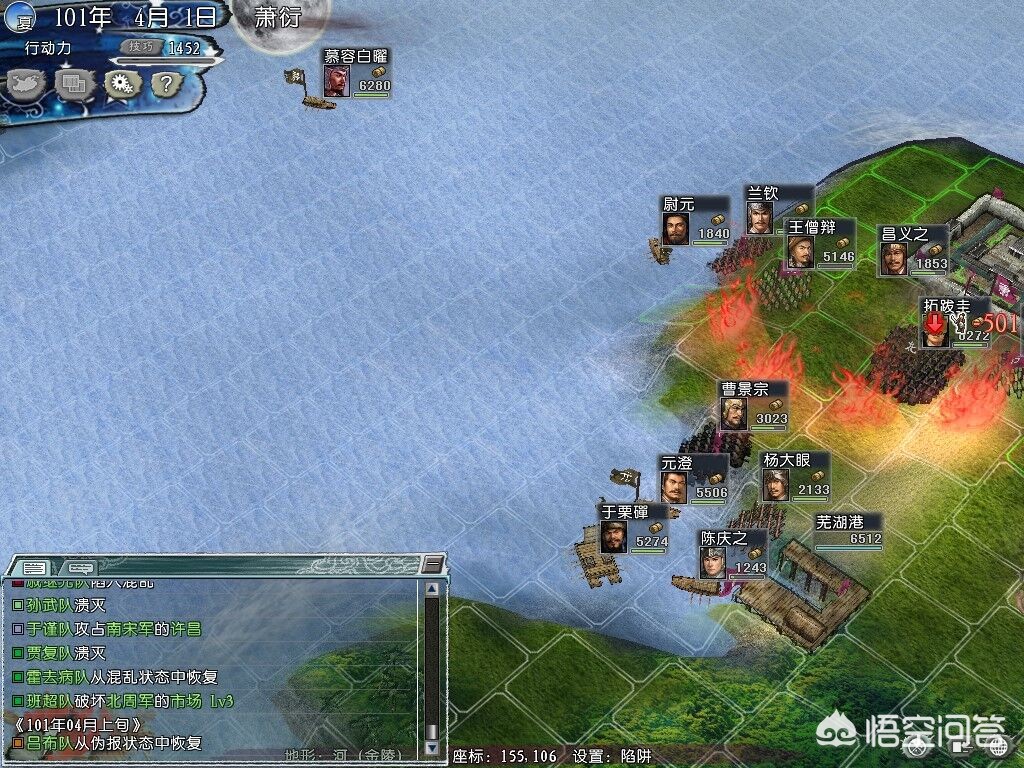
Task: Open the gear settings menu
Action: 122,85
